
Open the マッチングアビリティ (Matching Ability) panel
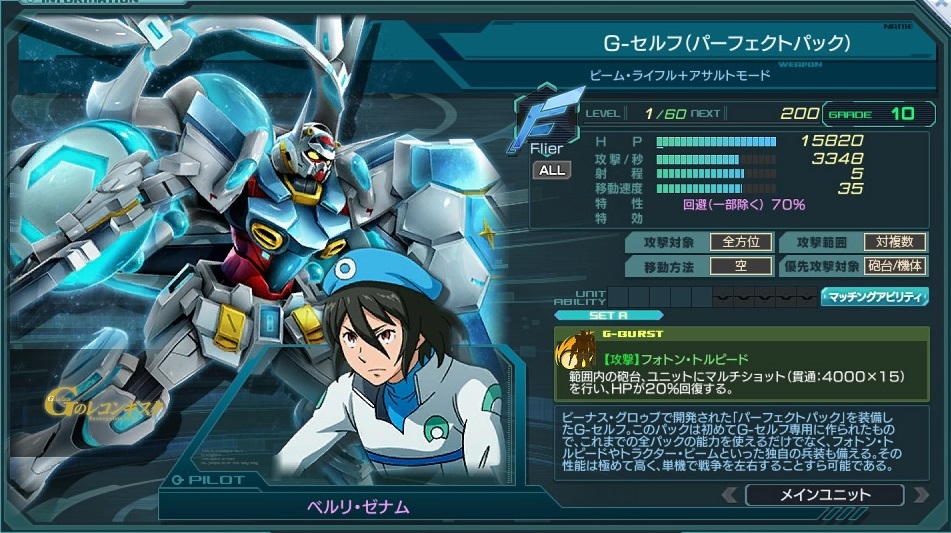coord(874,297)
